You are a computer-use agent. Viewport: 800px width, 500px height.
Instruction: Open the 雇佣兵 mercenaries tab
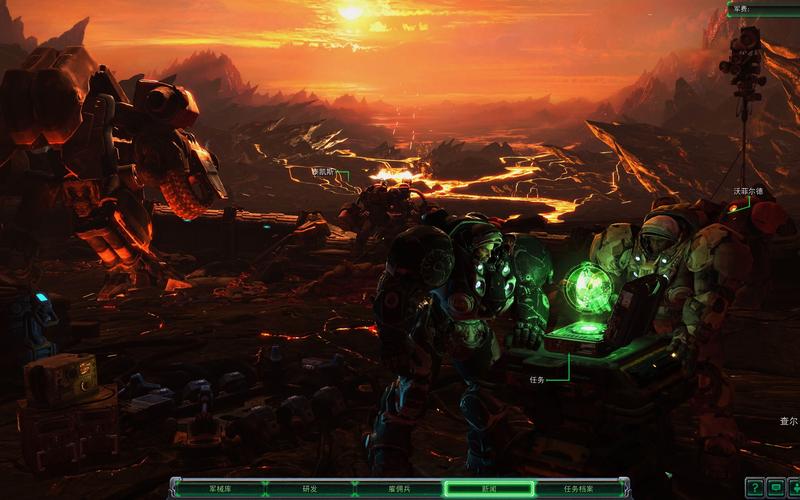(399, 489)
